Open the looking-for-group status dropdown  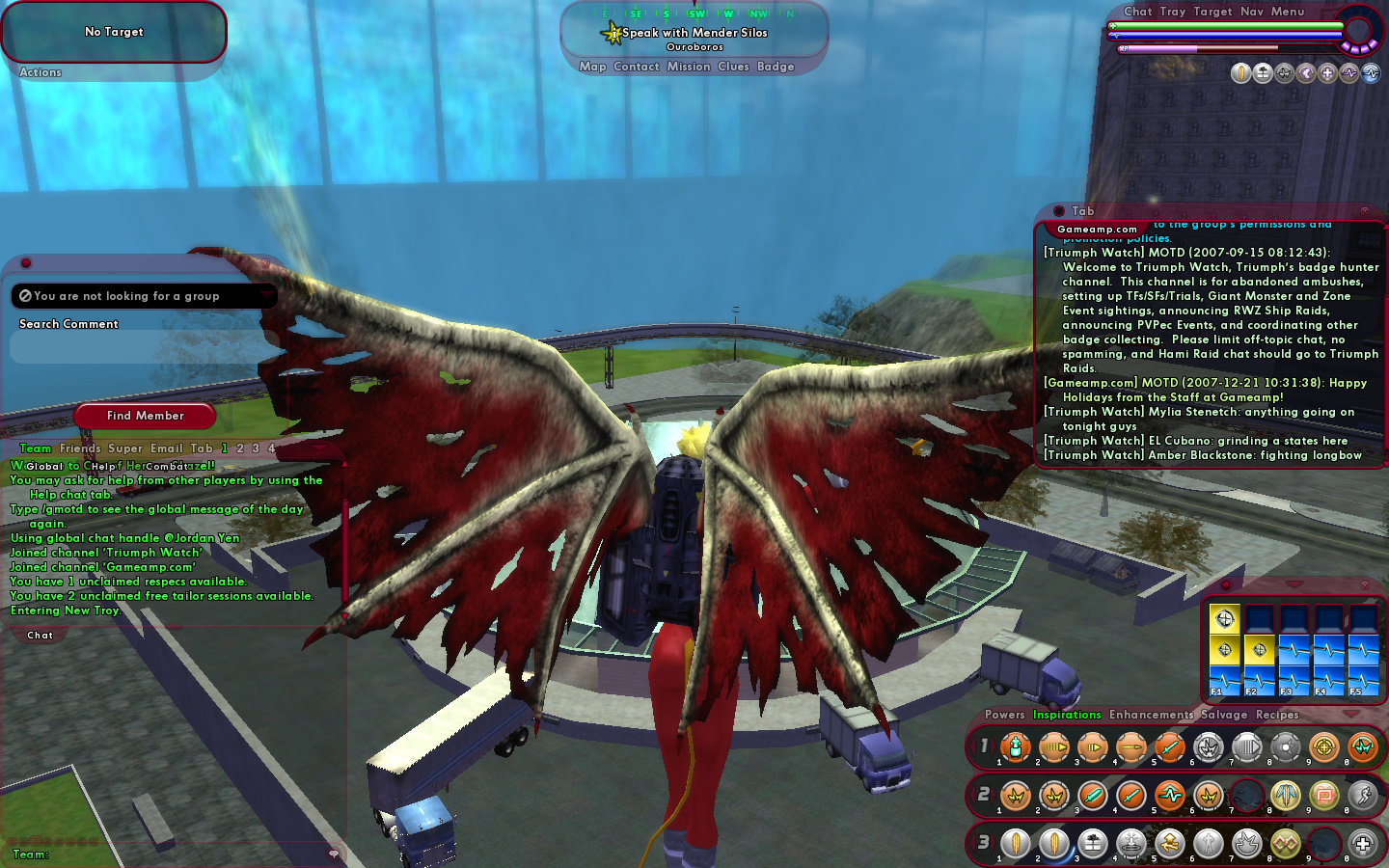(145, 296)
